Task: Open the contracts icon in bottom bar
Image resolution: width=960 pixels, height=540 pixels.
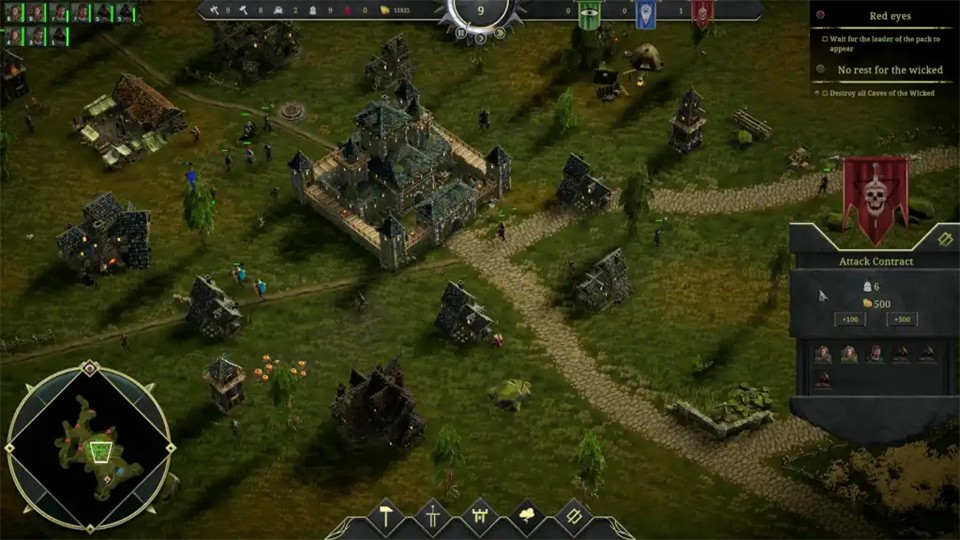Action: click(573, 517)
